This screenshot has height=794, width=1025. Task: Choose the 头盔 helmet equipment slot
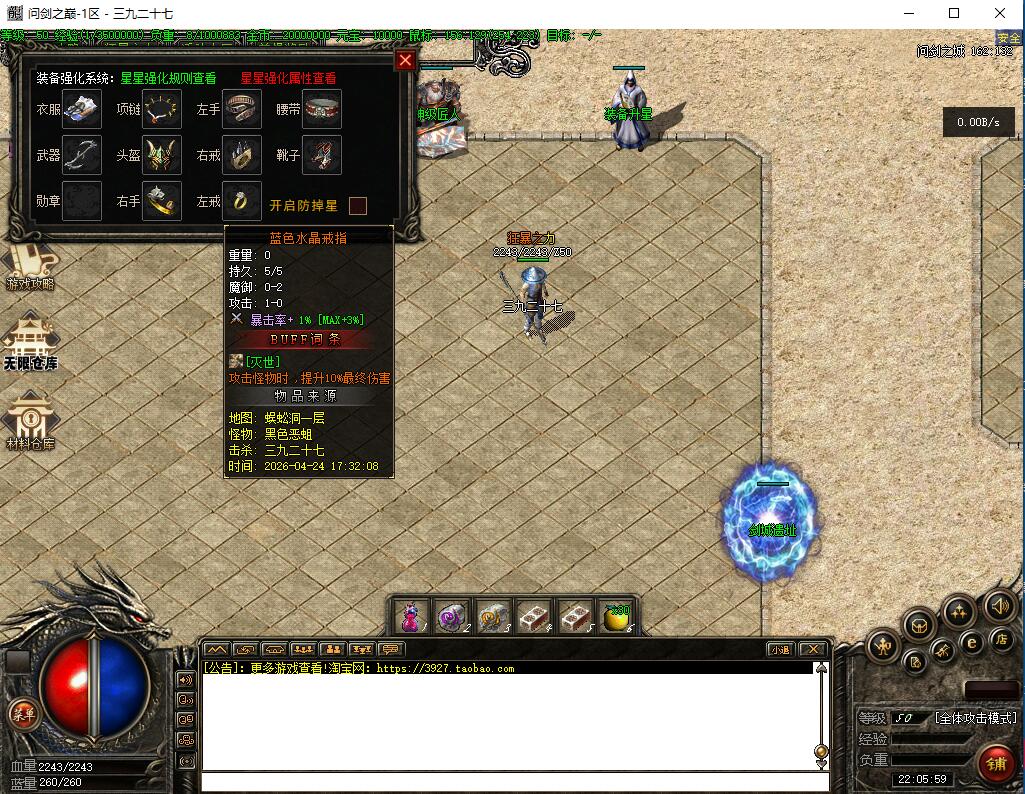tap(161, 155)
